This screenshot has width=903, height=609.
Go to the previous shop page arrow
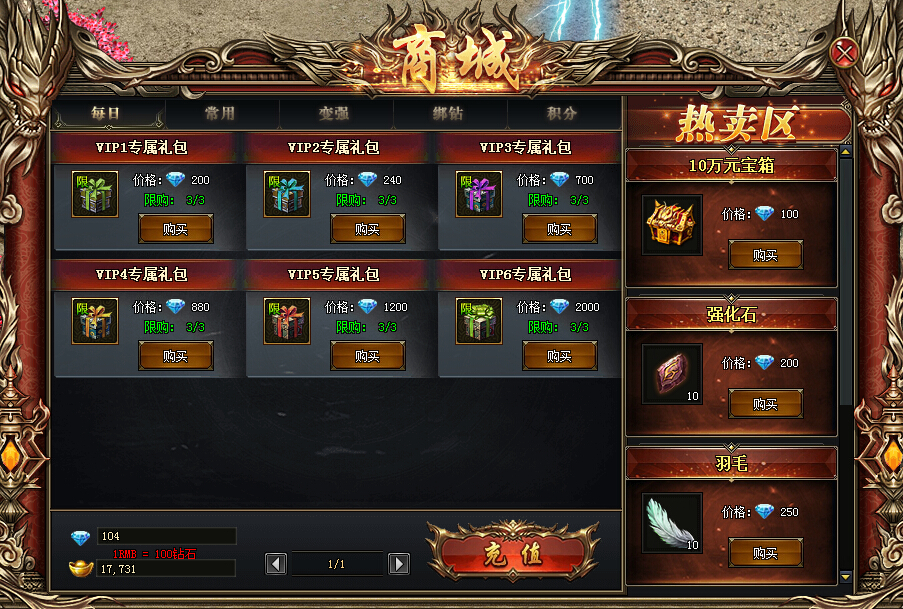[x=276, y=564]
